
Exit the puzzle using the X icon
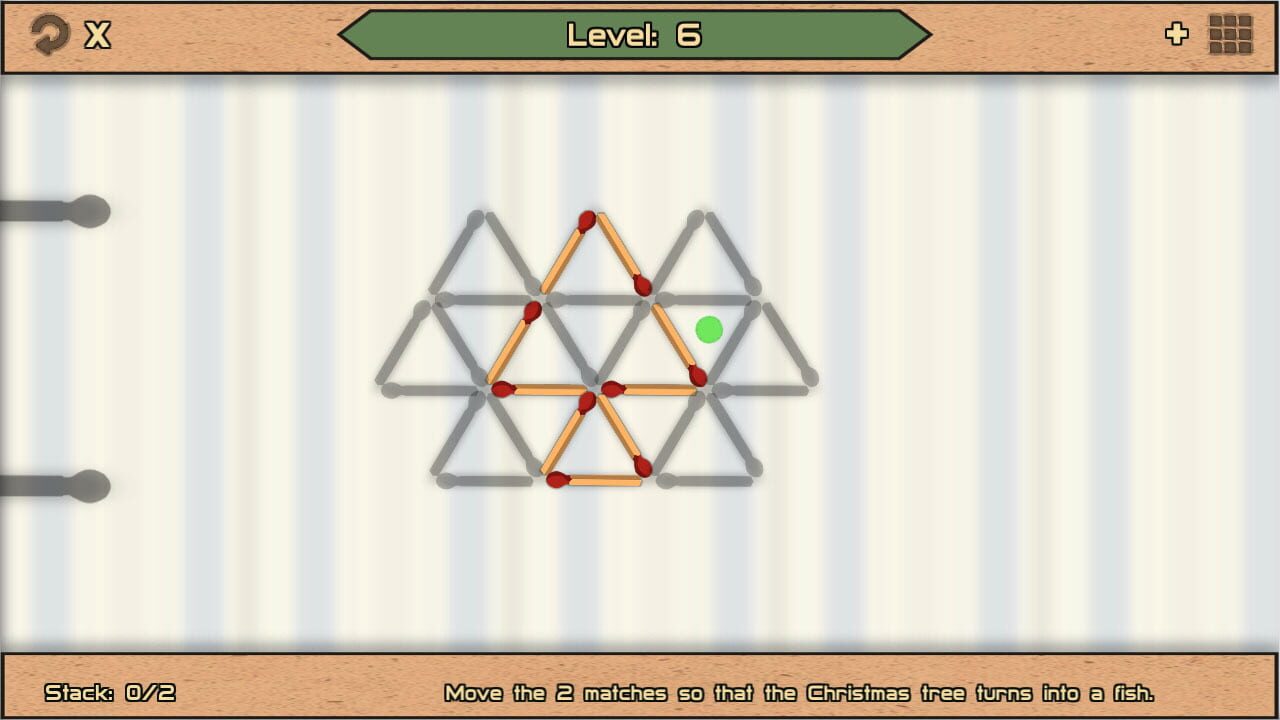tap(95, 33)
